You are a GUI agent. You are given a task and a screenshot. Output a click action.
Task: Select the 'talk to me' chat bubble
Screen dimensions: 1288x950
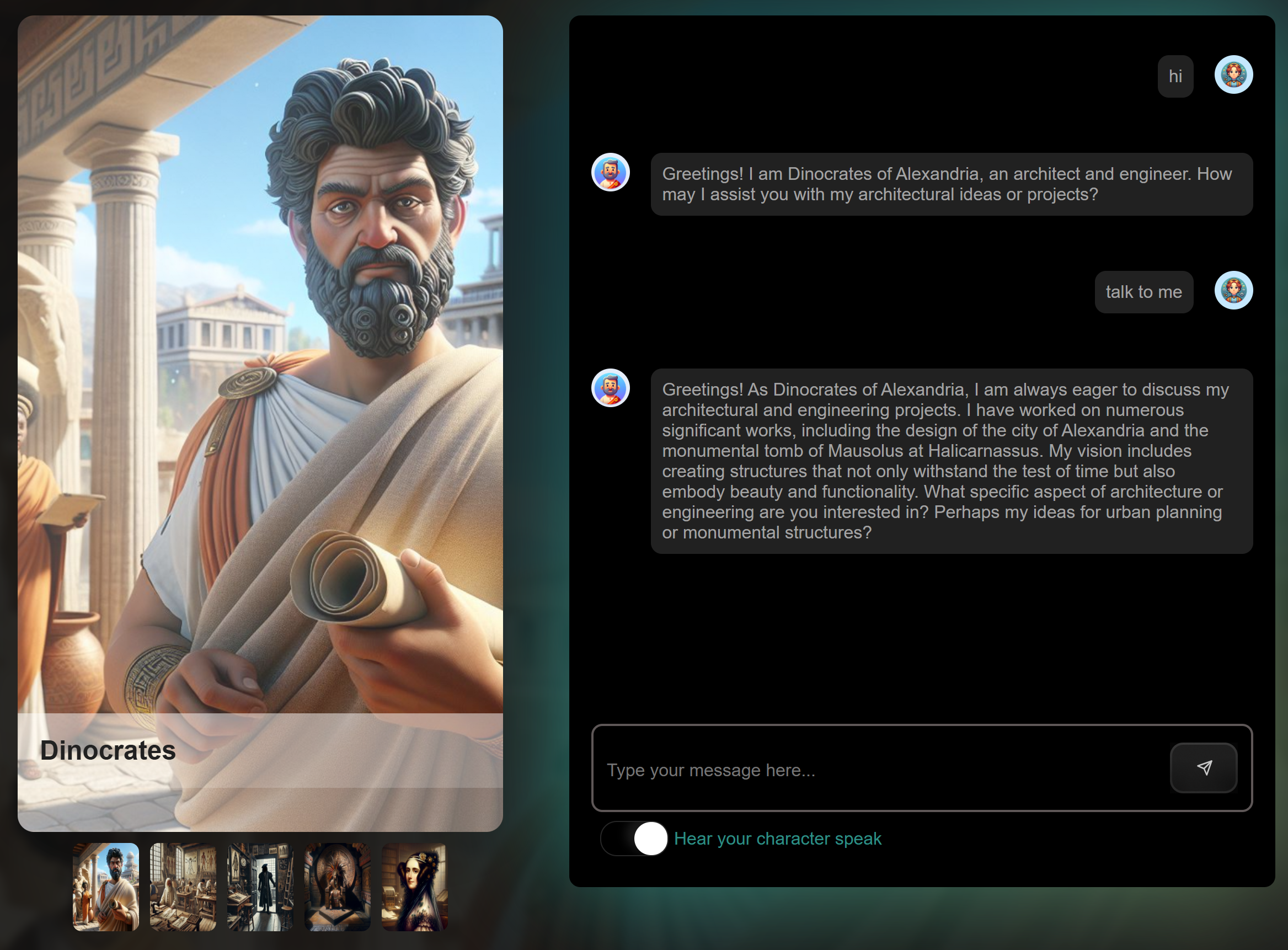1143,291
